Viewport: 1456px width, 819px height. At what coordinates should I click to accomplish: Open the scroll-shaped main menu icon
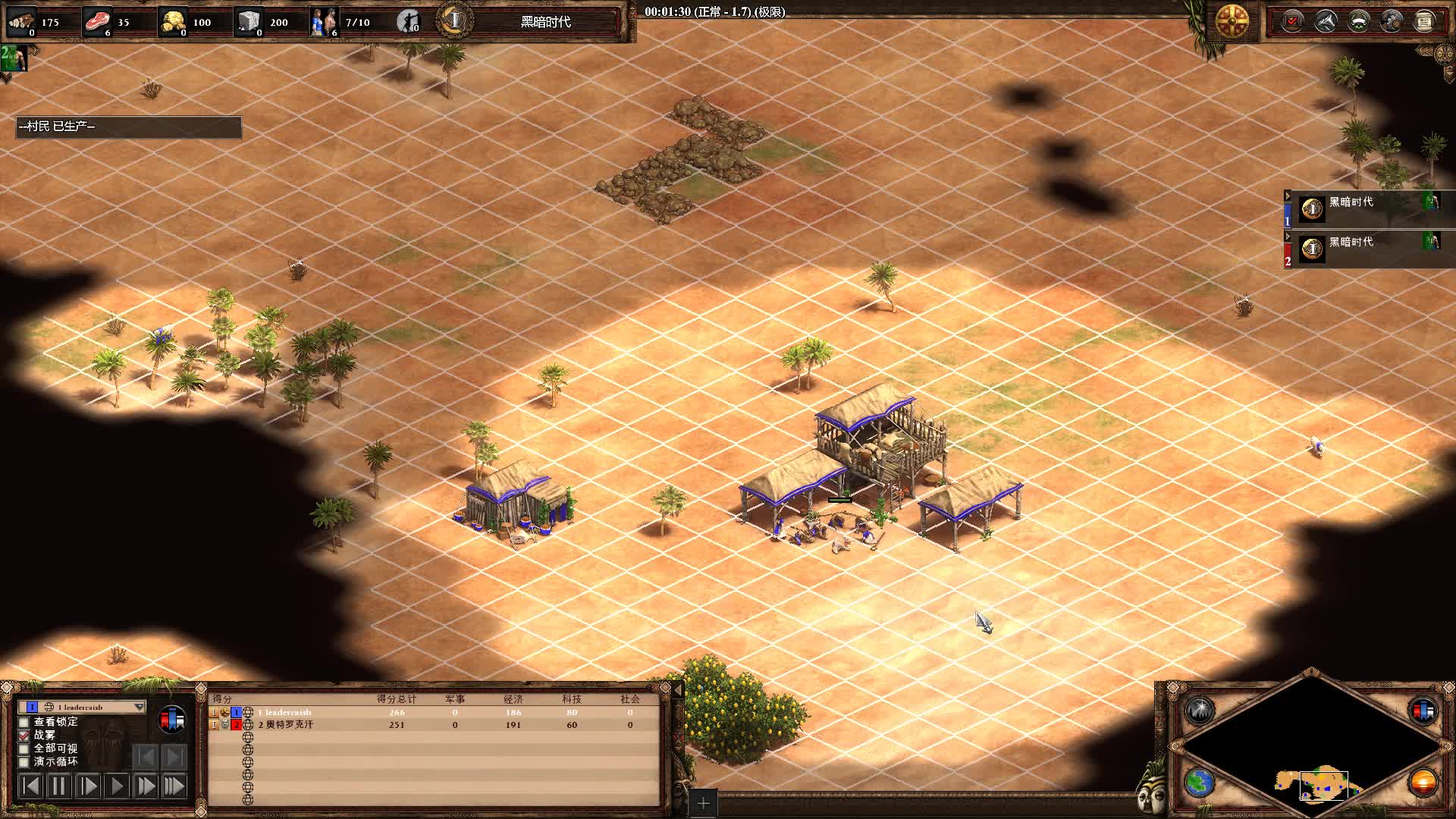pos(1424,21)
